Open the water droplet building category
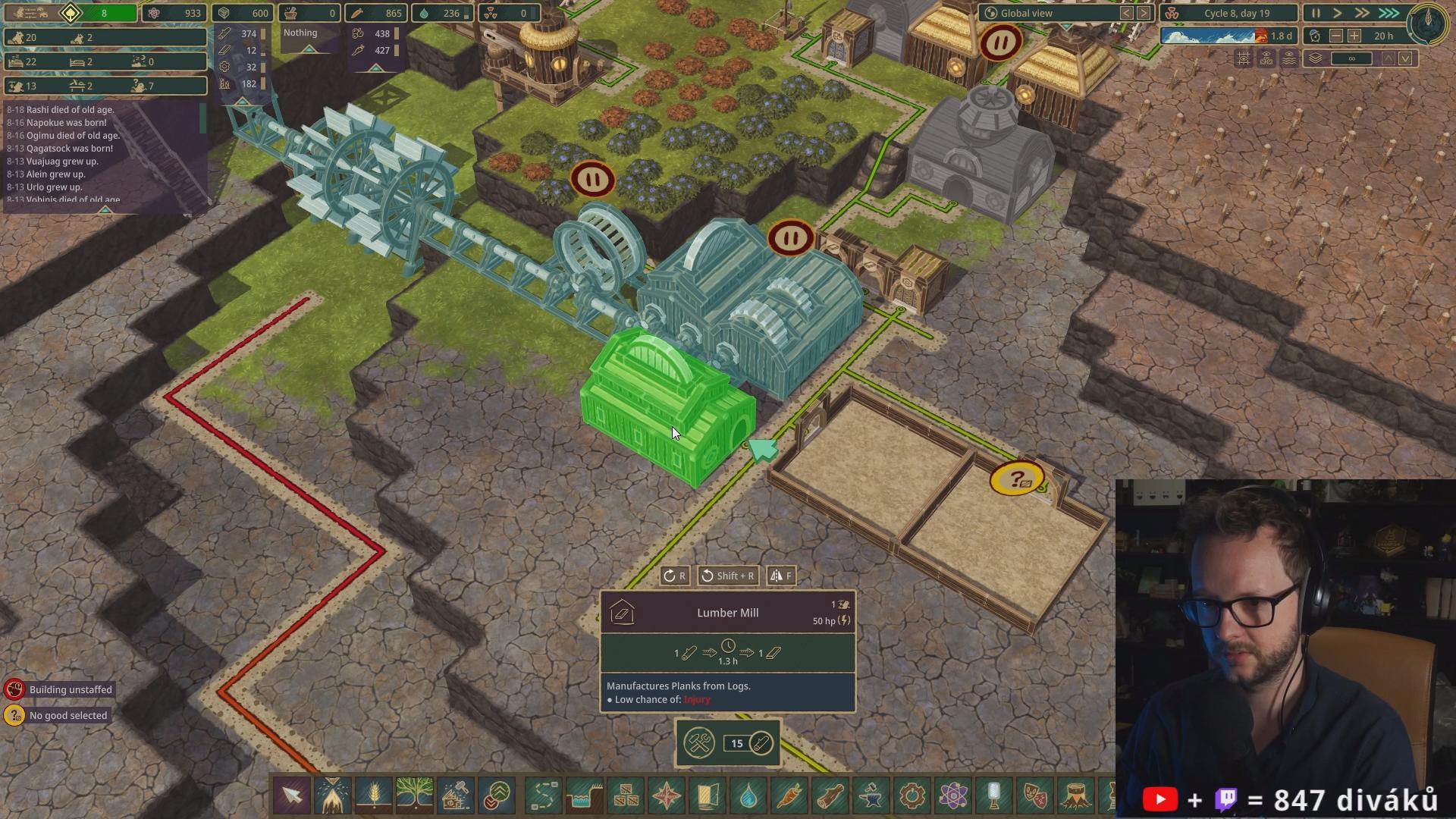1456x819 pixels. [748, 796]
